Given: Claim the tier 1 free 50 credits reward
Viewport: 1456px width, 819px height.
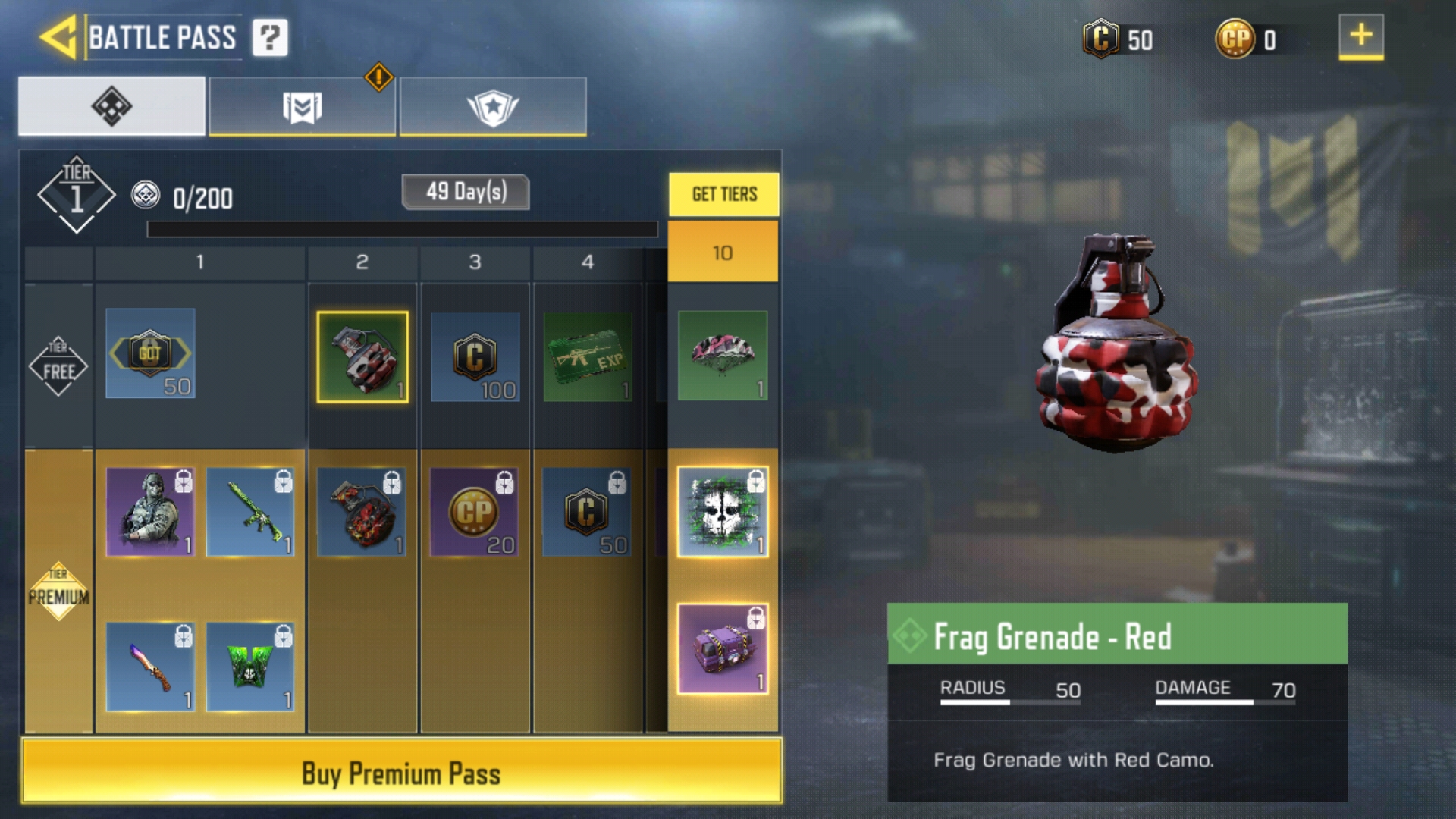Looking at the screenshot, I should (150, 353).
